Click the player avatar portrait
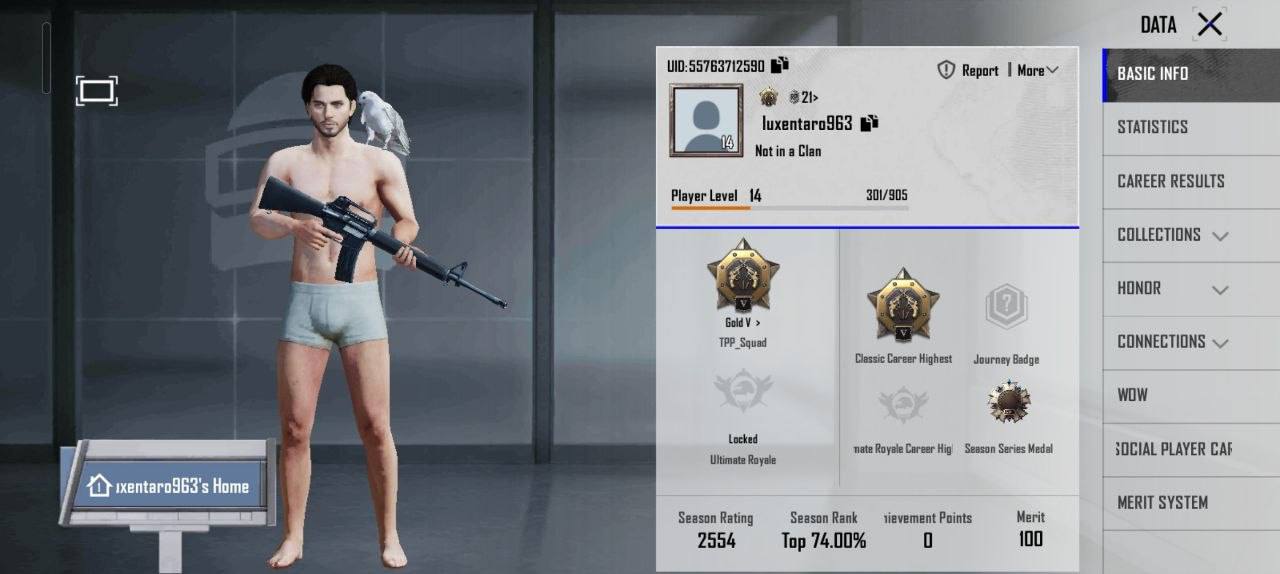The image size is (1280, 574). click(x=706, y=120)
